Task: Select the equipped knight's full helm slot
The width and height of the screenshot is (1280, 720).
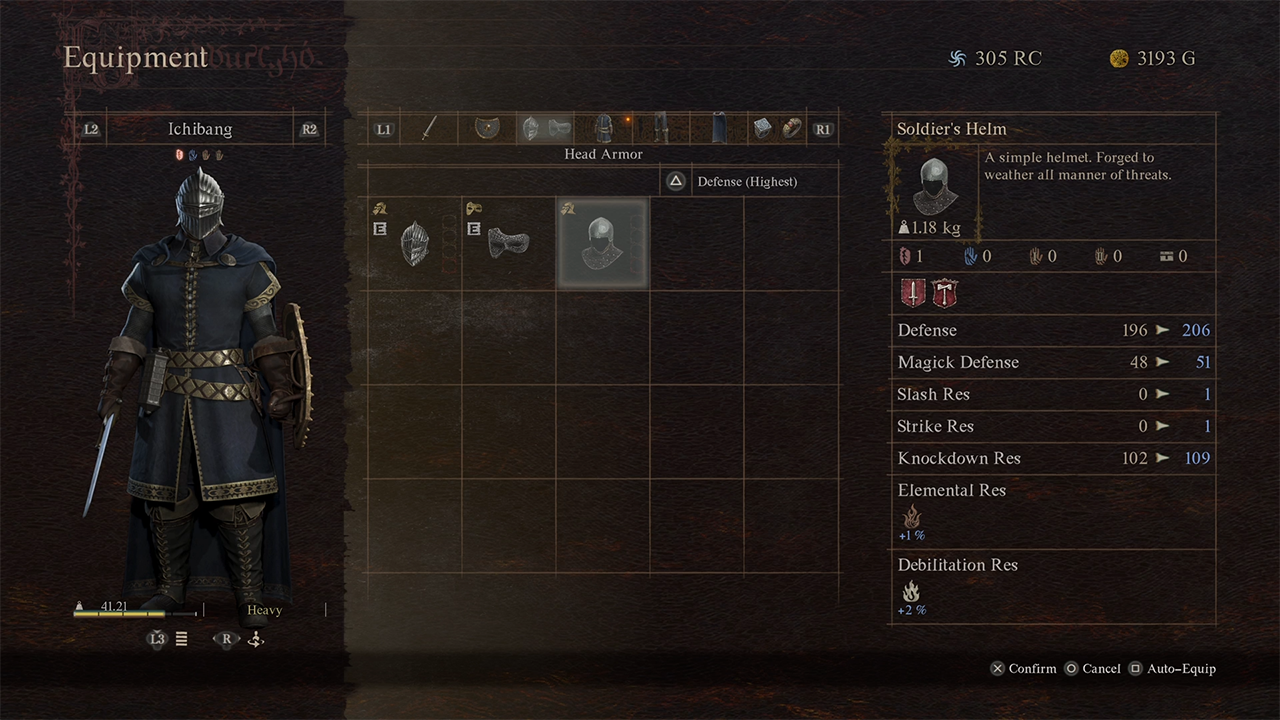Action: pos(414,243)
